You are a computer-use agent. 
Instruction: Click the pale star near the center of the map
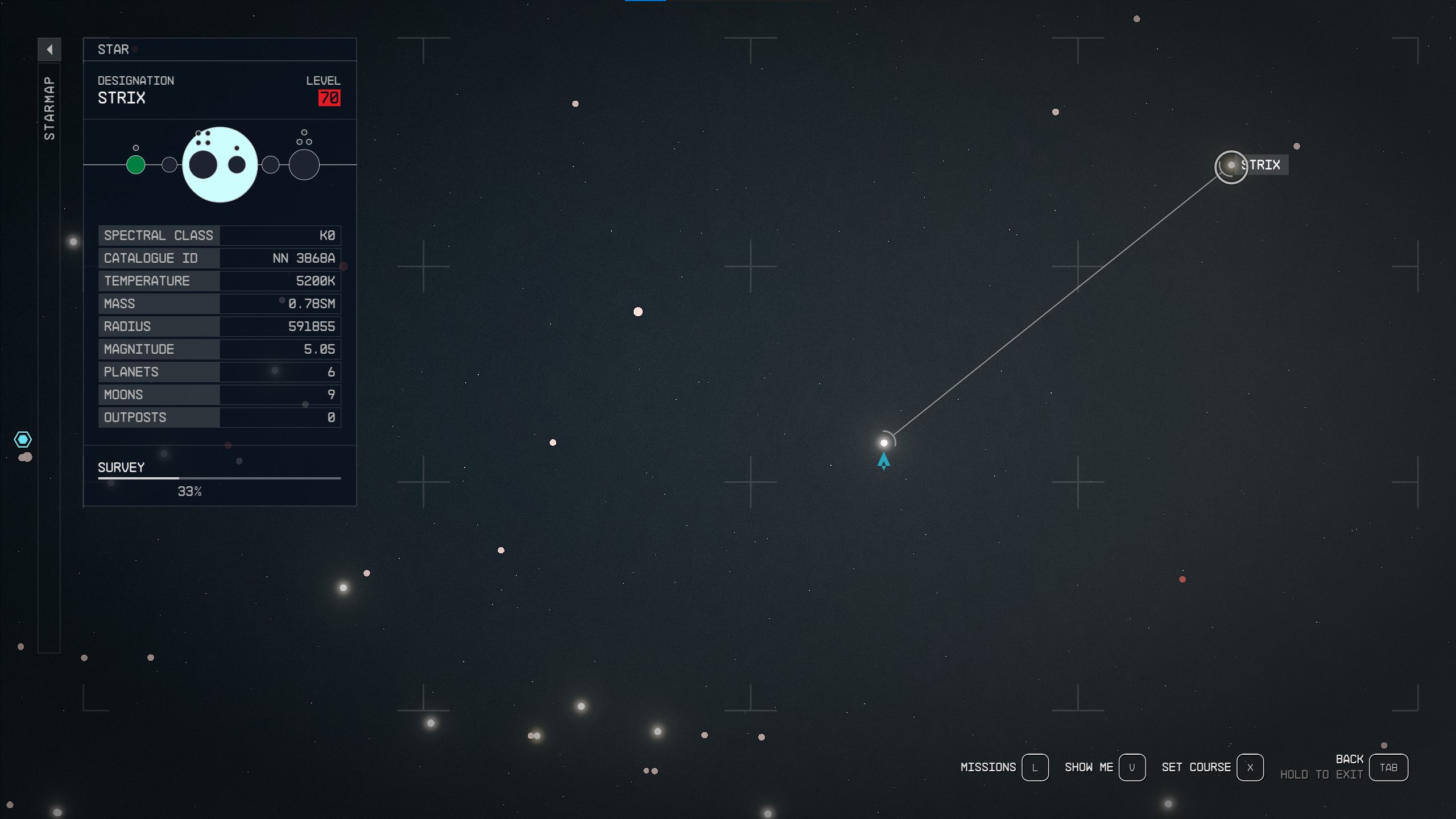(x=638, y=311)
